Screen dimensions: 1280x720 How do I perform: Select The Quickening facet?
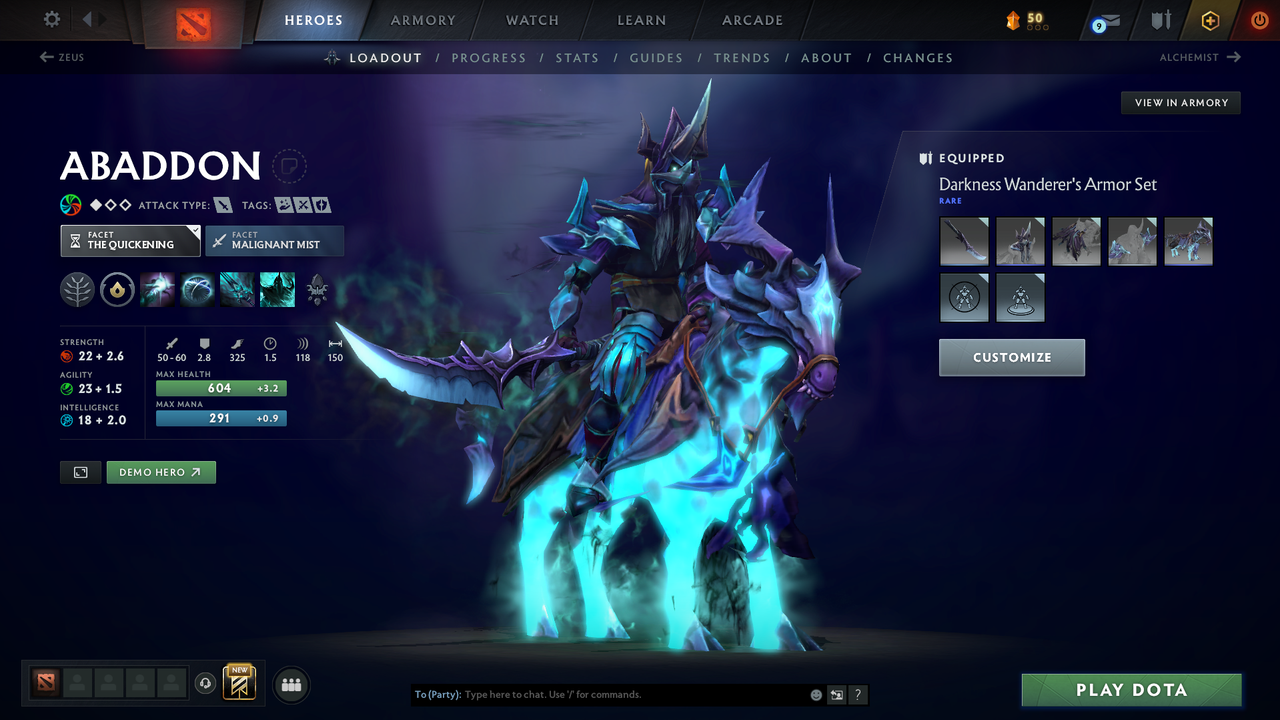(x=130, y=241)
